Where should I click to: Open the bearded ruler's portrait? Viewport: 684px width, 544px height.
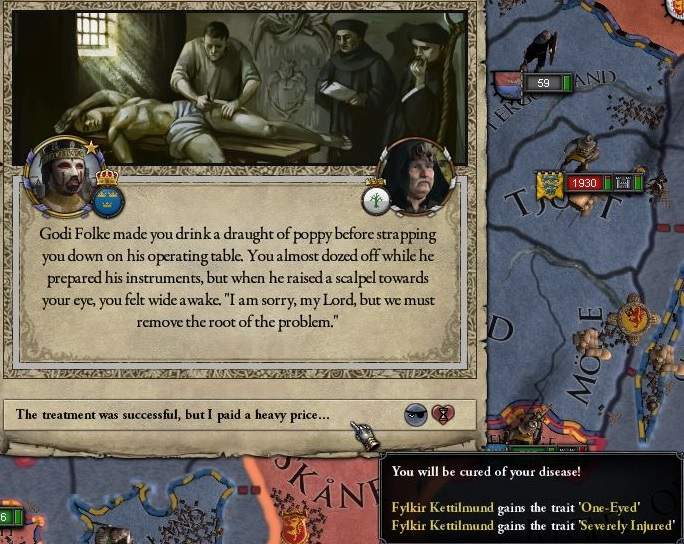point(62,172)
